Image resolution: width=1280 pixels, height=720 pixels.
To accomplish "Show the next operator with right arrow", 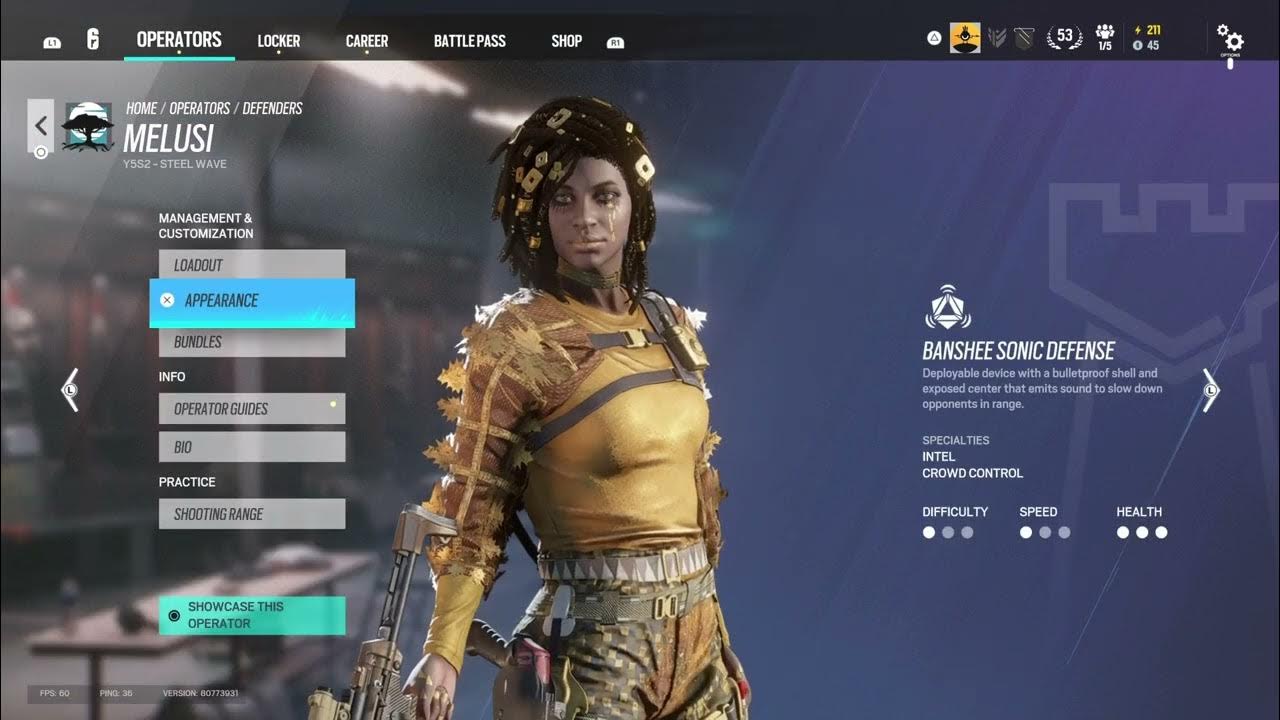I will click(x=1211, y=389).
